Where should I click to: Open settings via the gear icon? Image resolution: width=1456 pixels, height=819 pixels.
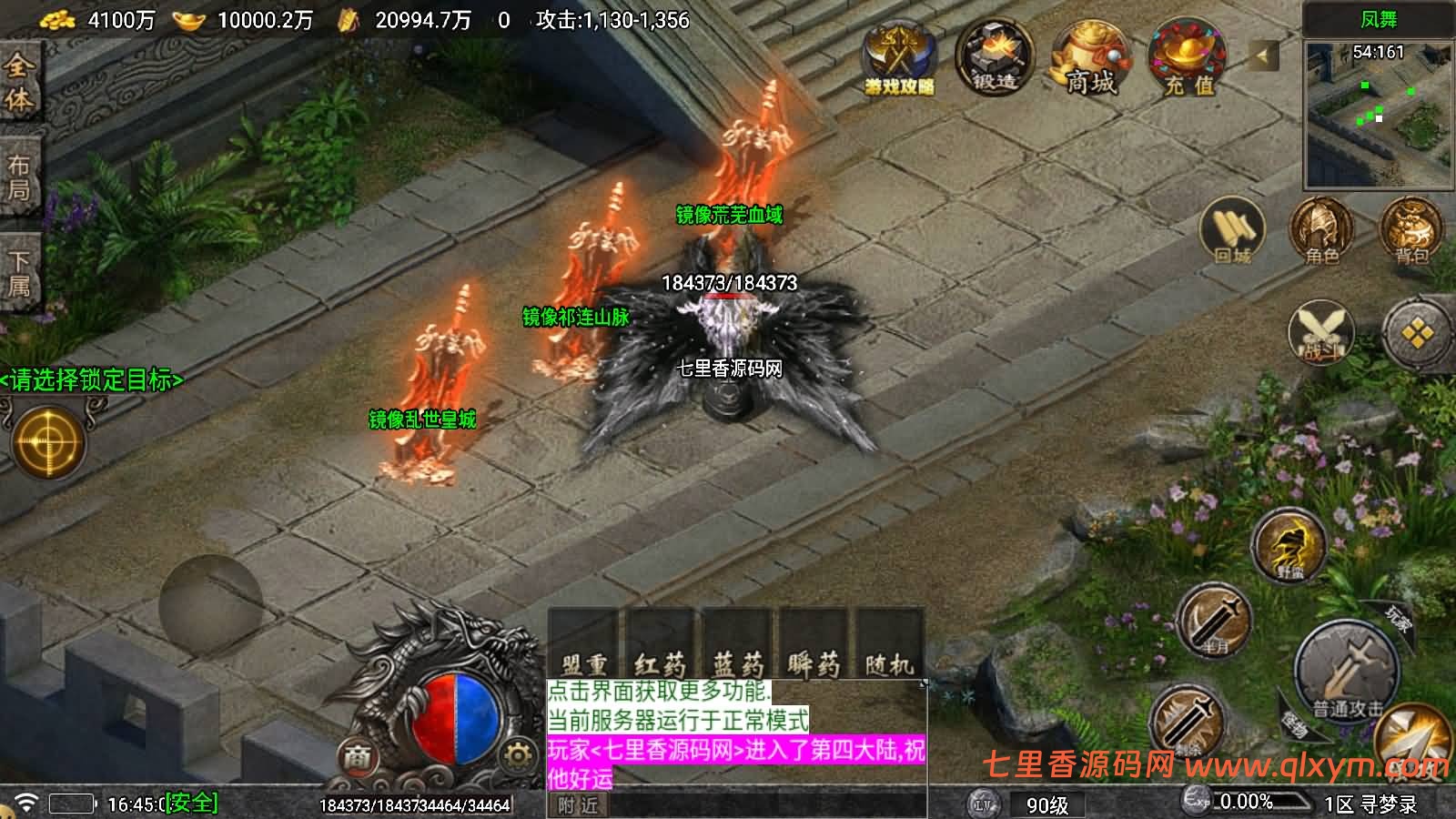tap(517, 754)
